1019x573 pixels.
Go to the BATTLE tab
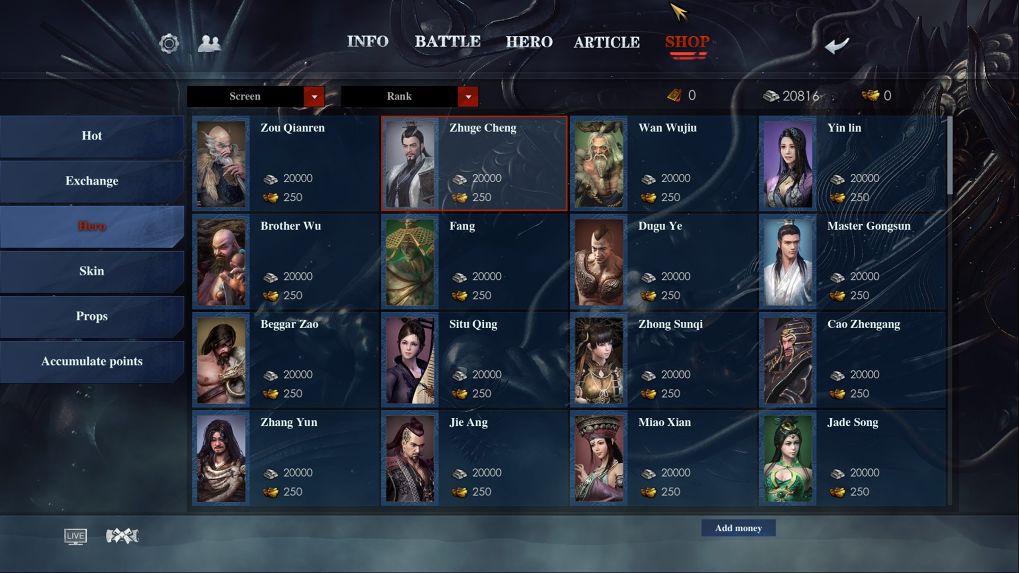[x=447, y=42]
